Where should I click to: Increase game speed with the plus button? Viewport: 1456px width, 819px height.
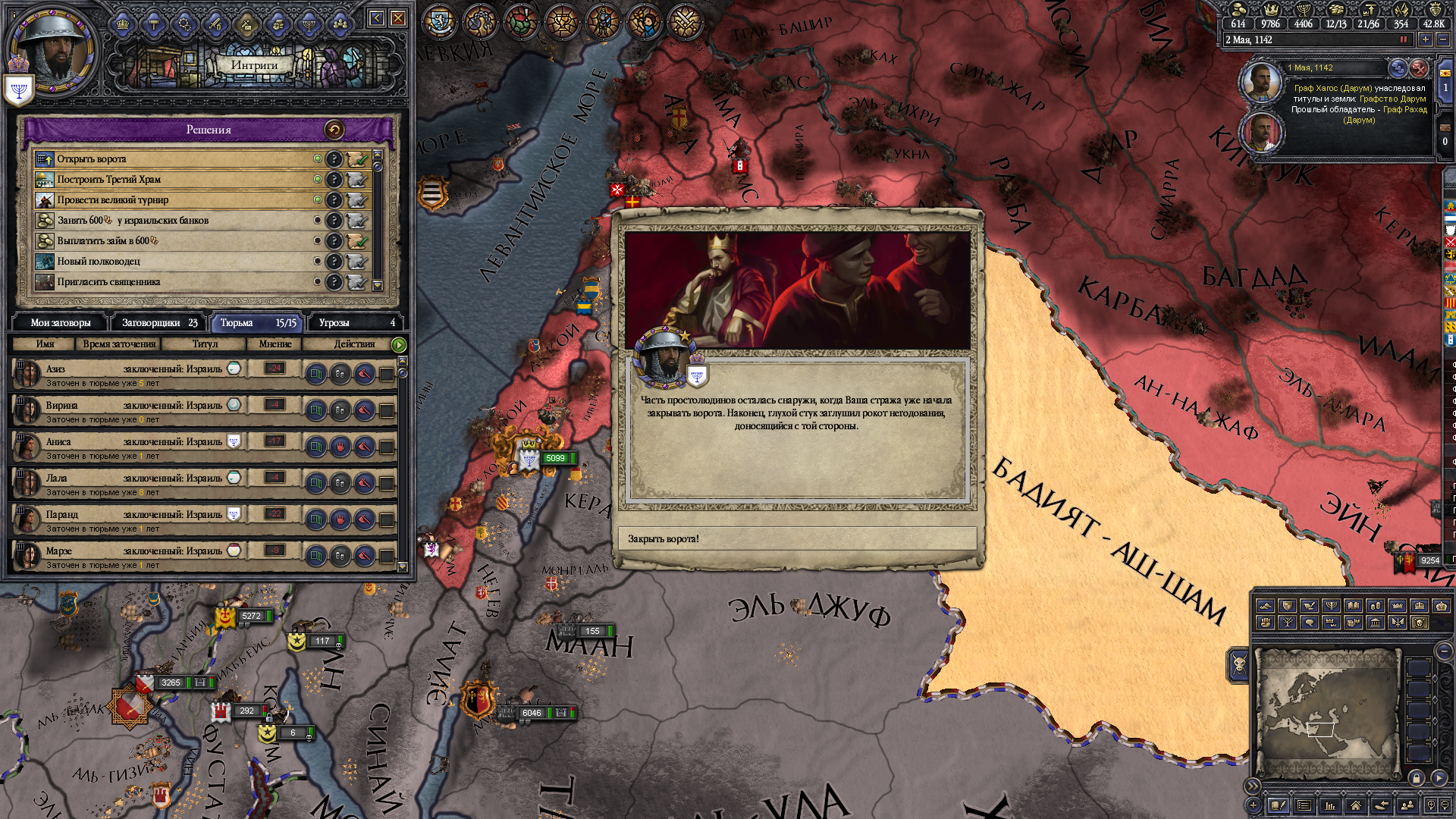[x=1426, y=39]
